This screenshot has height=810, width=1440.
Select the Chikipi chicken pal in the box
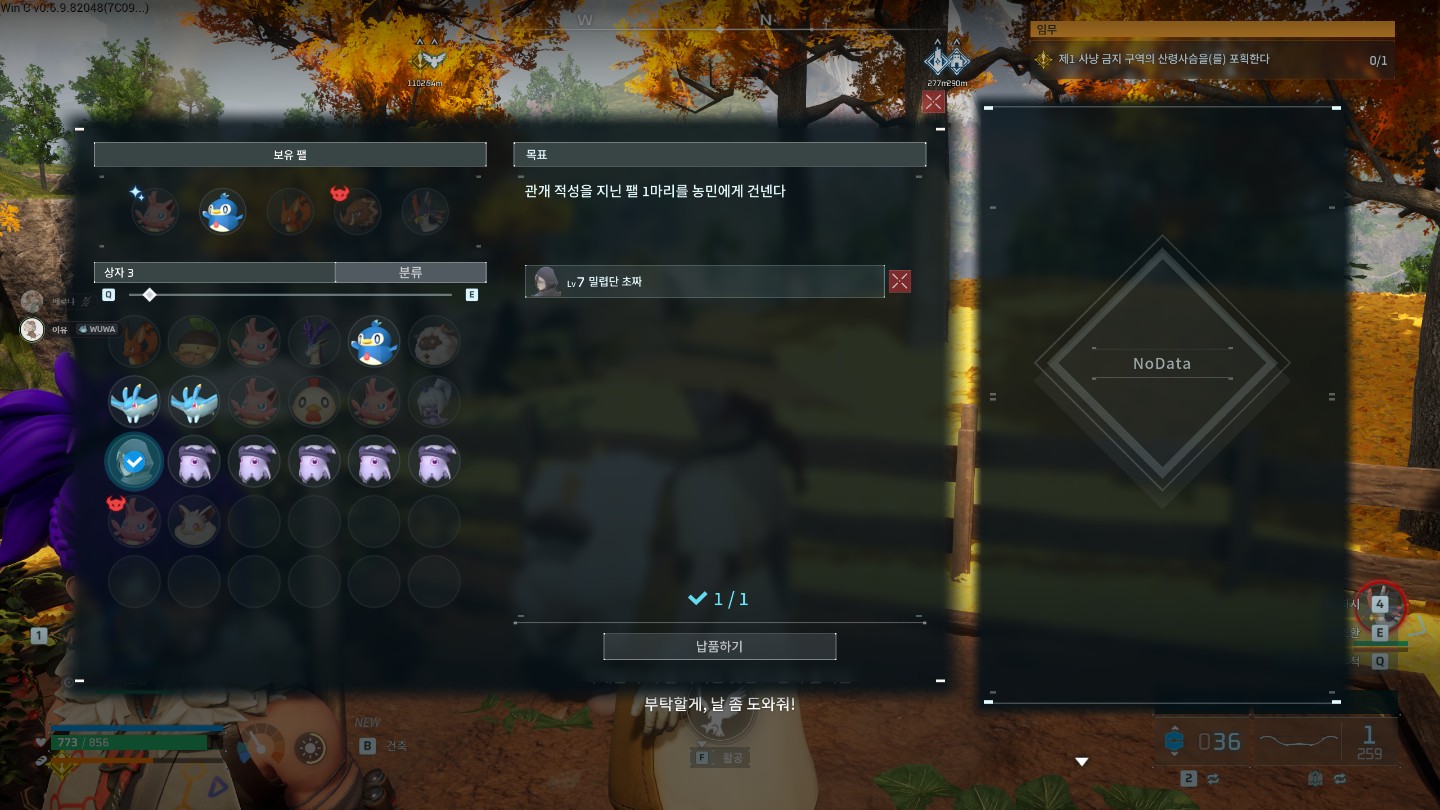tap(314, 402)
